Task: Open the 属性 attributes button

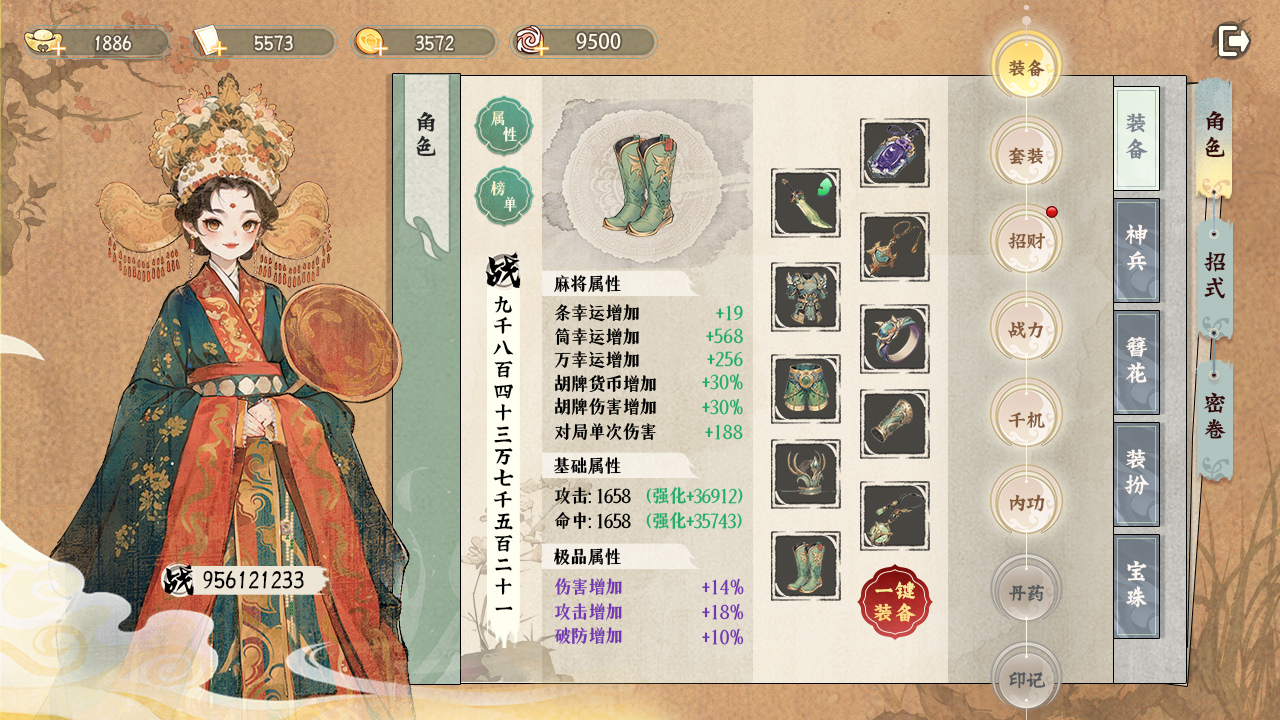Action: [504, 126]
